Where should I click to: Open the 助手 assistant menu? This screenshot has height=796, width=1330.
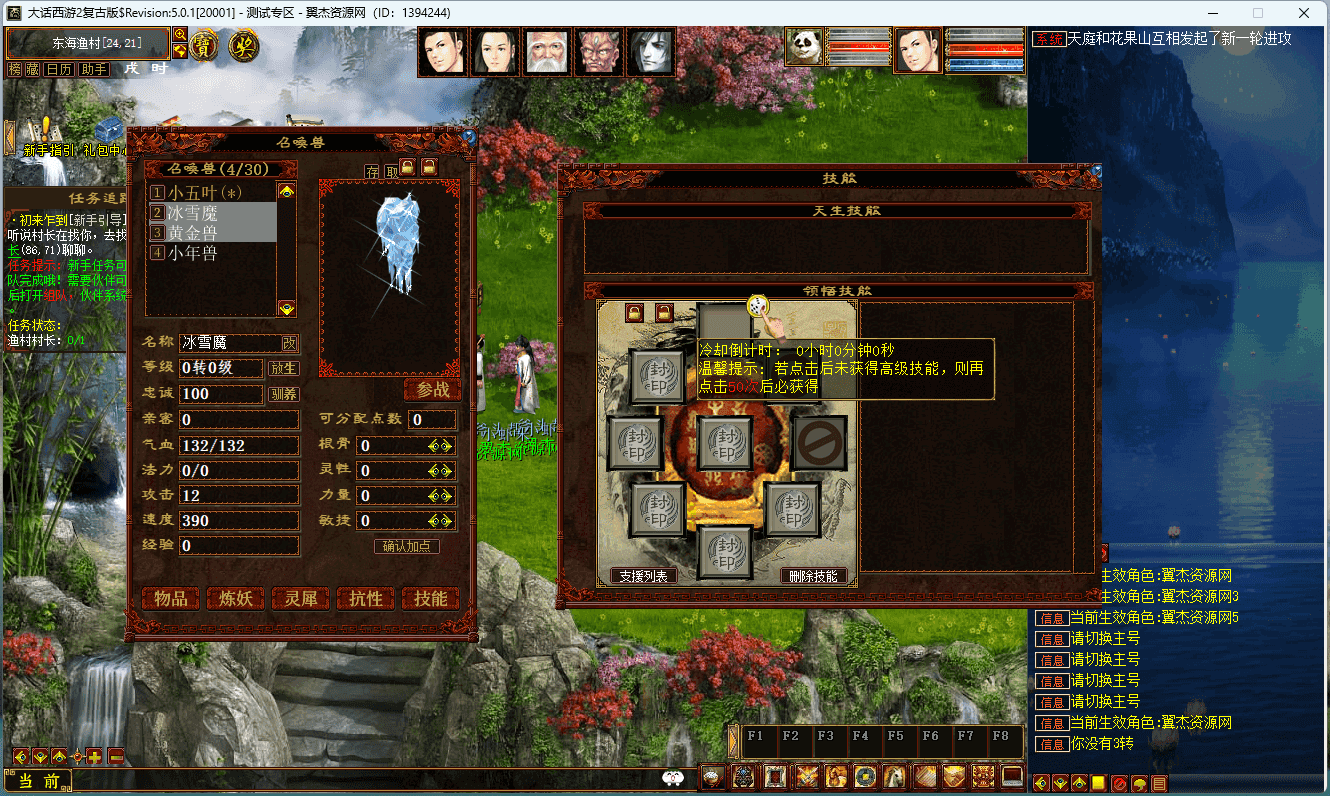[x=94, y=69]
